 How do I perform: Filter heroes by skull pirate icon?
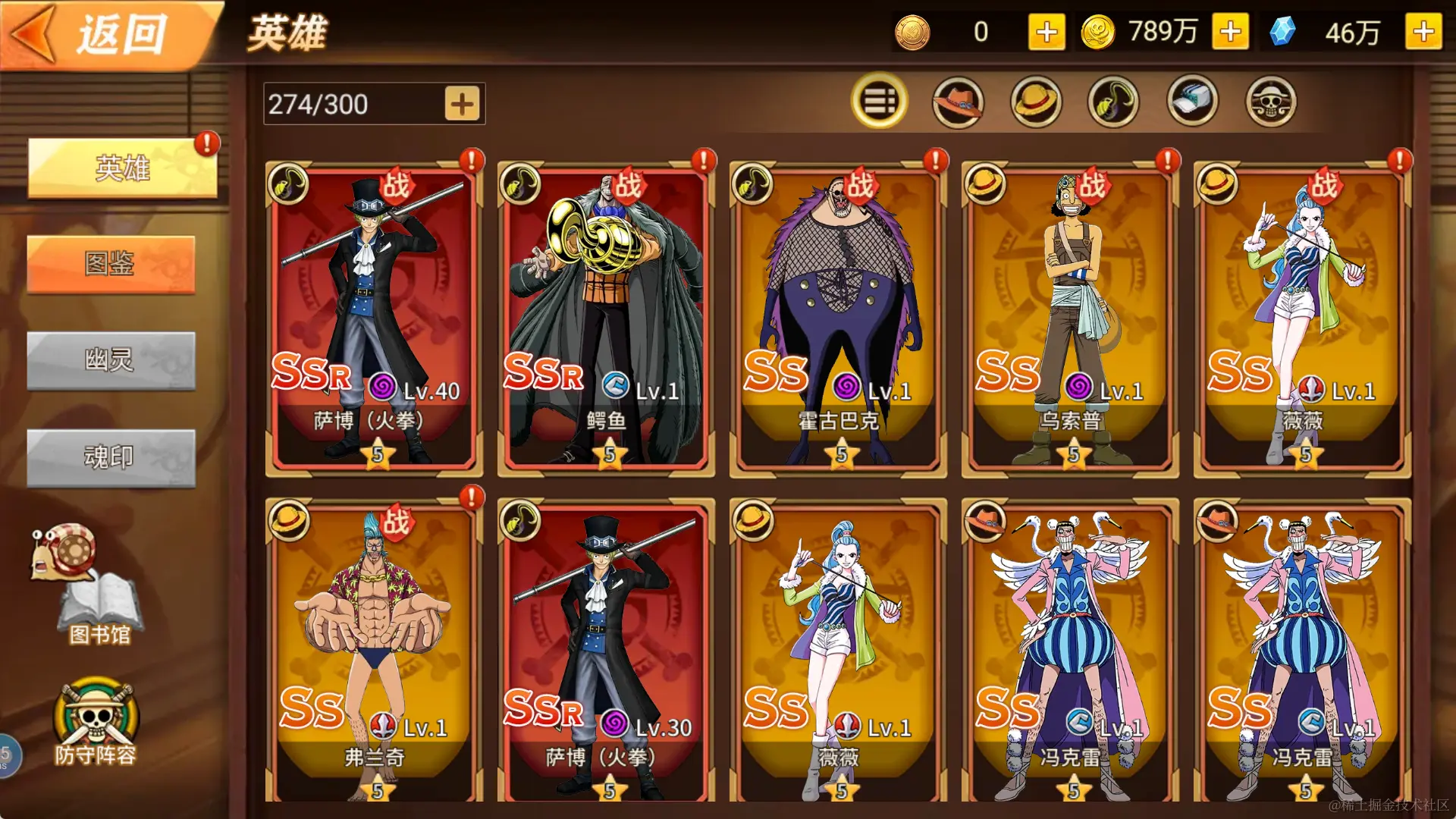pos(1271,101)
